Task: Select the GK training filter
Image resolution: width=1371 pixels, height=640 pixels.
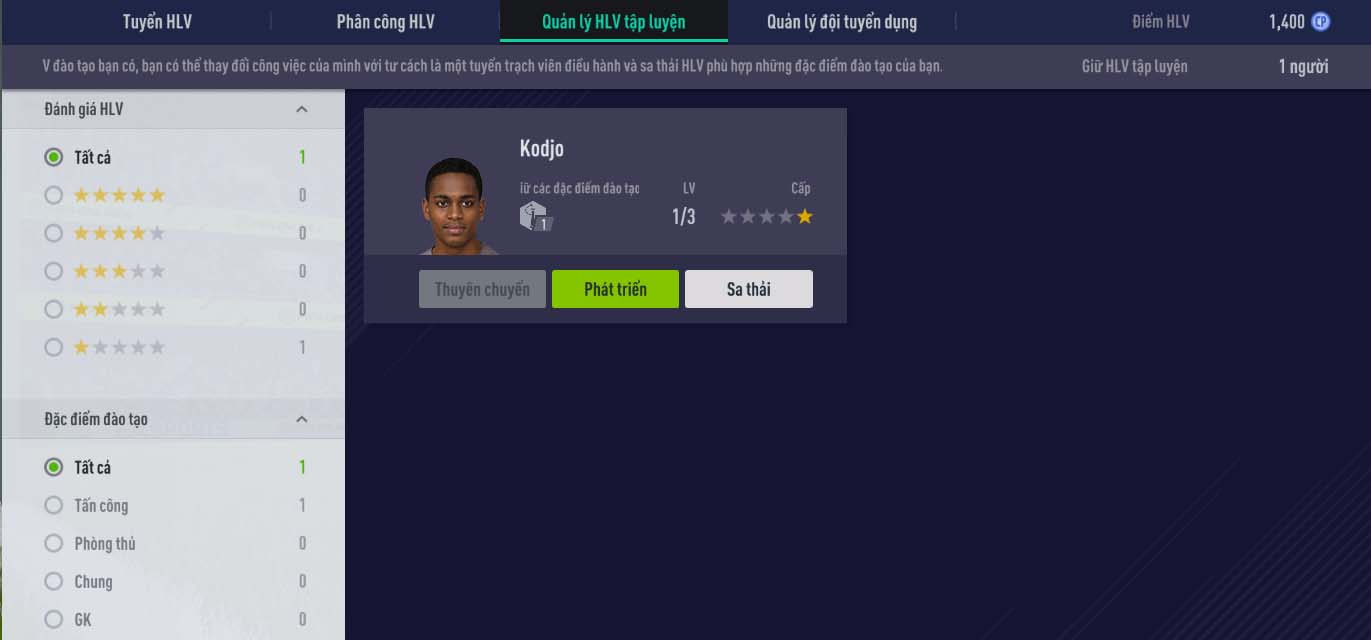Action: [54, 619]
